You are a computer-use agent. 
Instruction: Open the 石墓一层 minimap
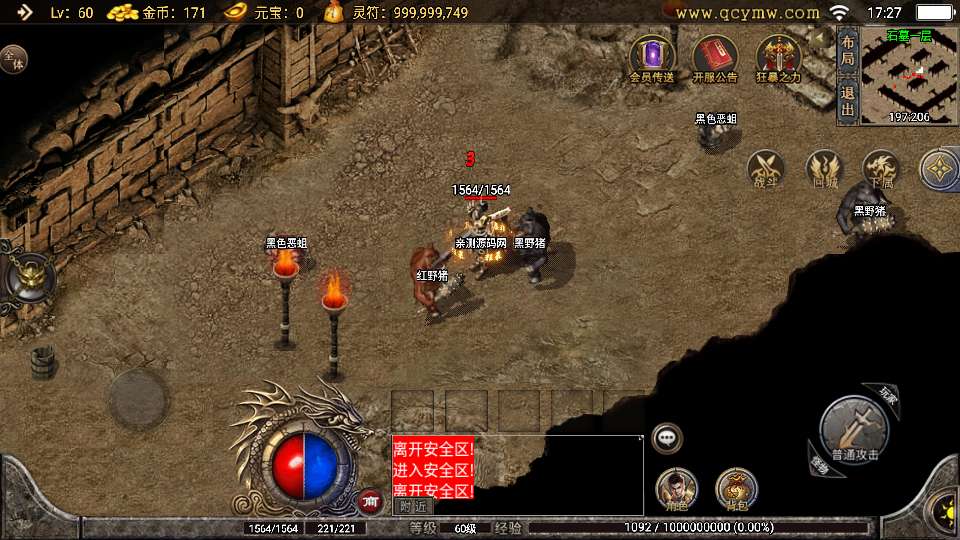coord(908,75)
